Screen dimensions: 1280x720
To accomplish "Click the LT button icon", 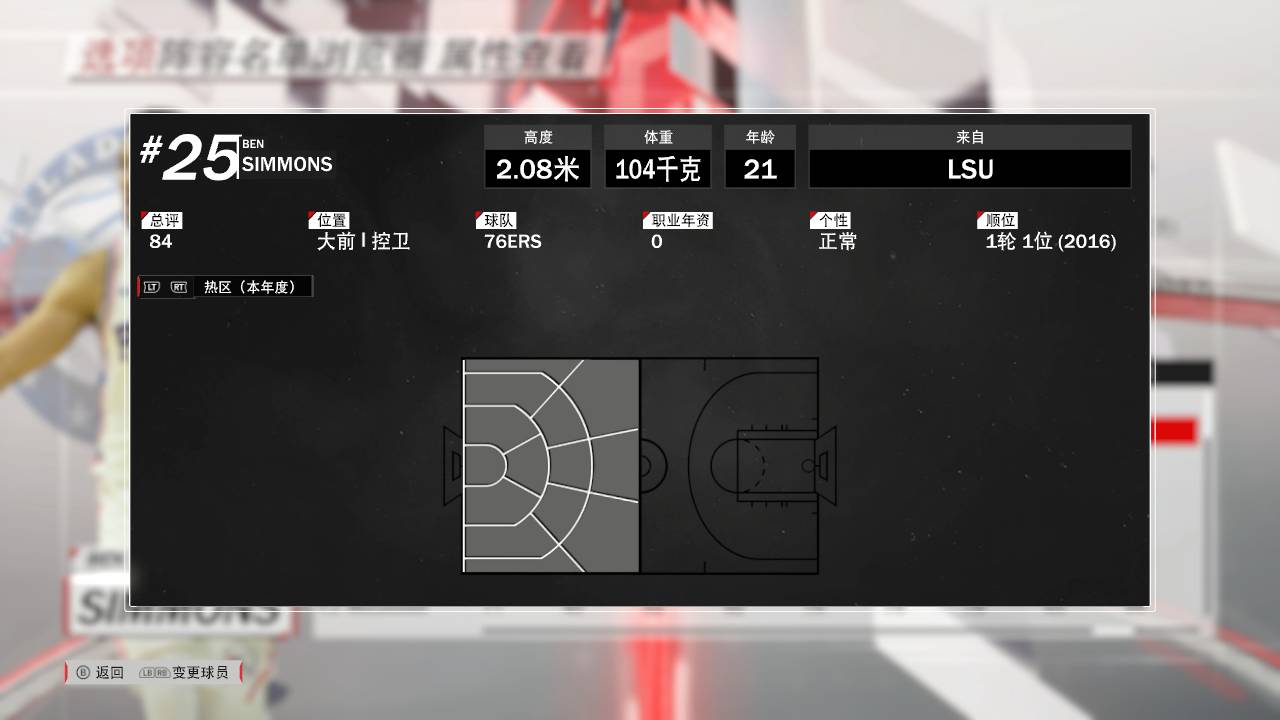I will click(149, 286).
